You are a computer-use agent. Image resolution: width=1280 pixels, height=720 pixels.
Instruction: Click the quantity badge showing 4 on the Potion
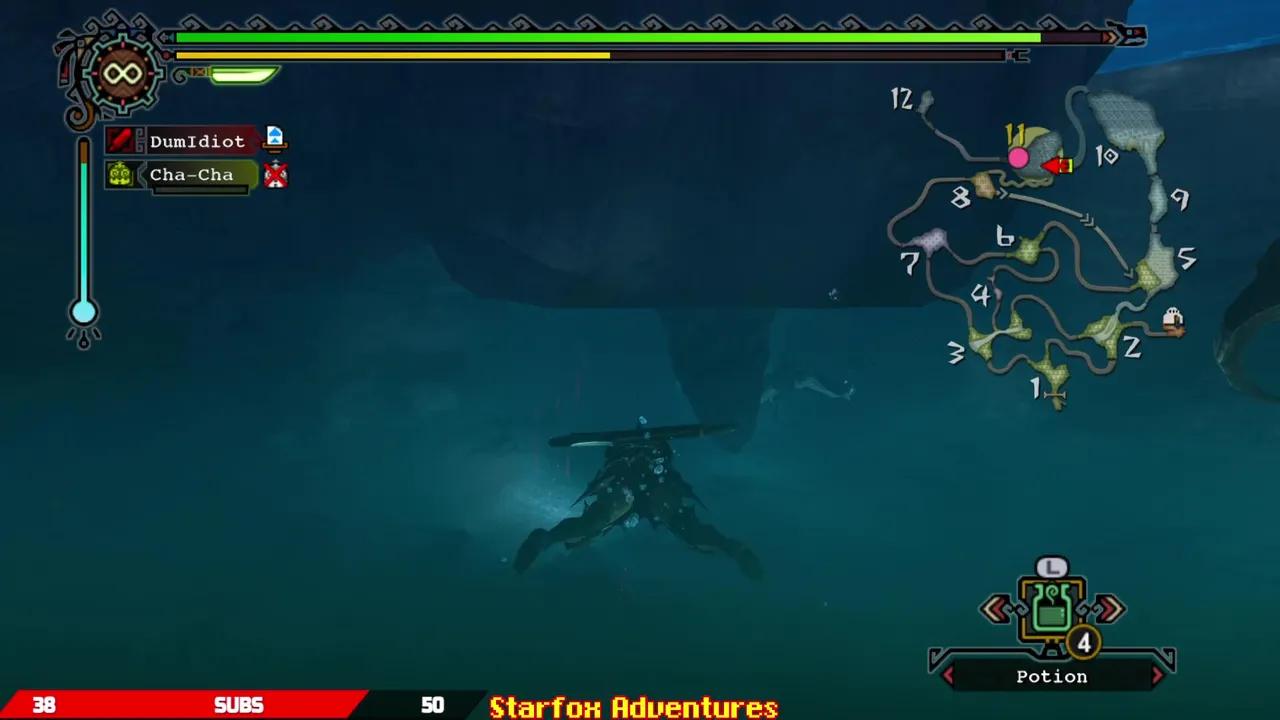pos(1083,645)
